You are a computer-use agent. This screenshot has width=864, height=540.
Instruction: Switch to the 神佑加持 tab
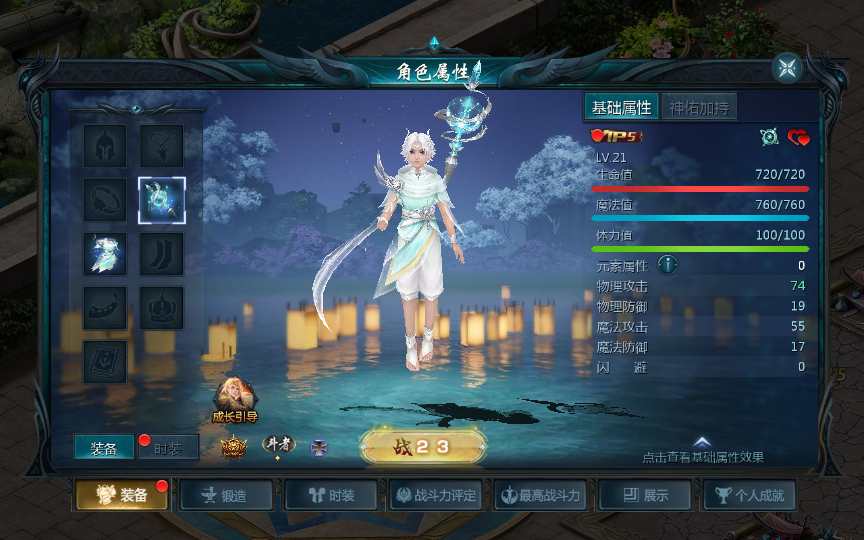(699, 108)
